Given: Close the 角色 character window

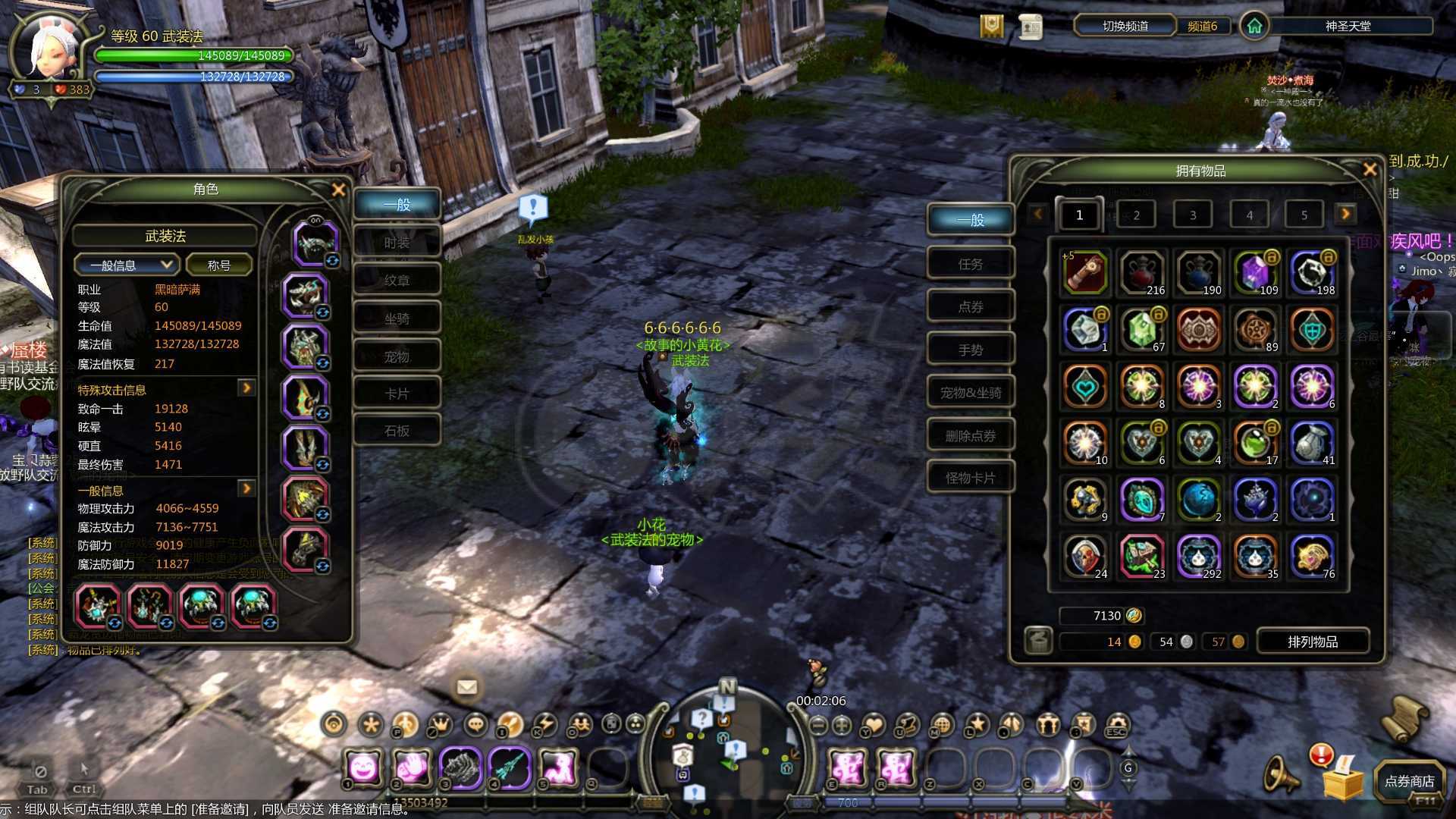Looking at the screenshot, I should tap(338, 190).
